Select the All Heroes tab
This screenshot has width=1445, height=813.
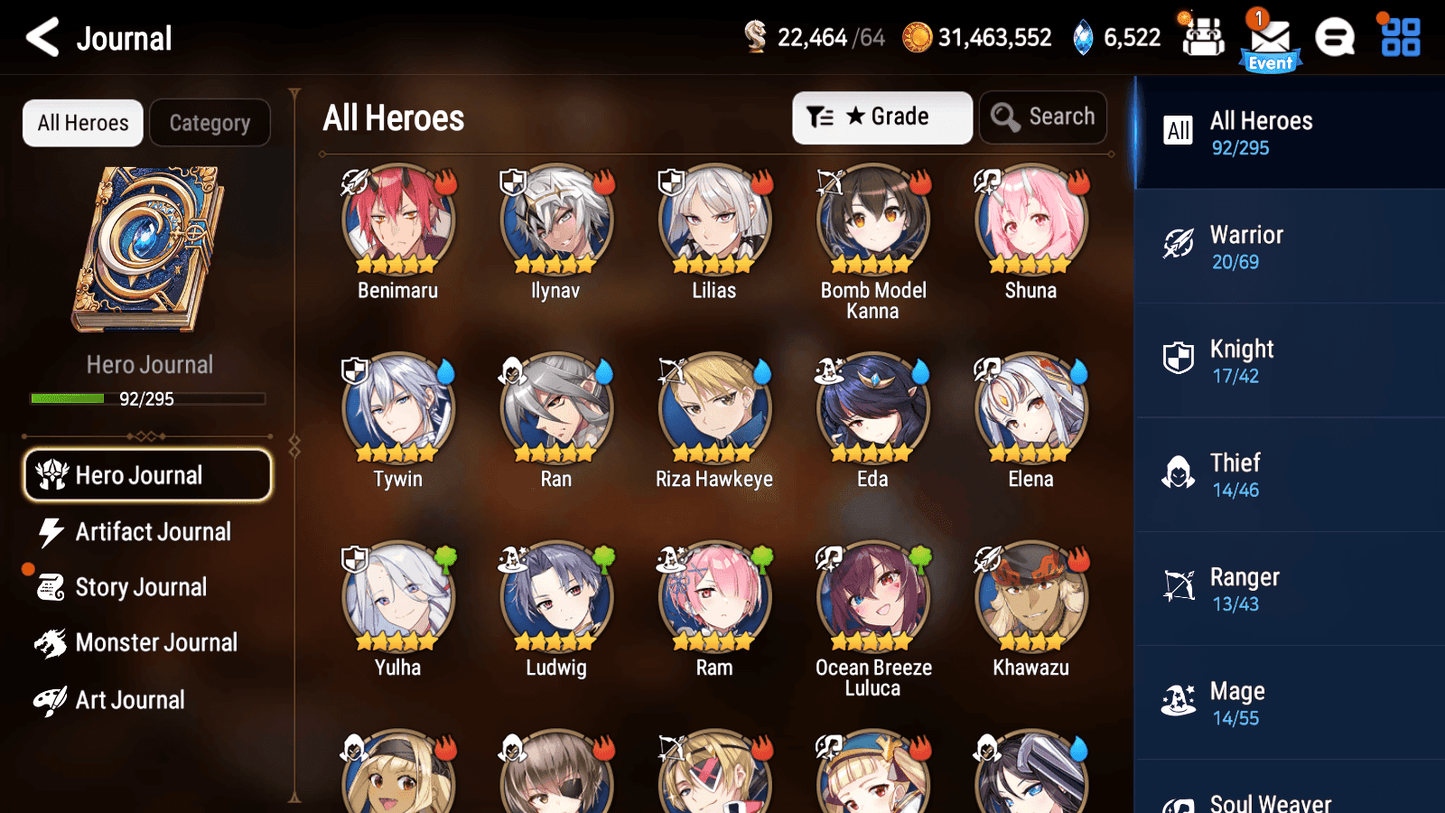82,122
